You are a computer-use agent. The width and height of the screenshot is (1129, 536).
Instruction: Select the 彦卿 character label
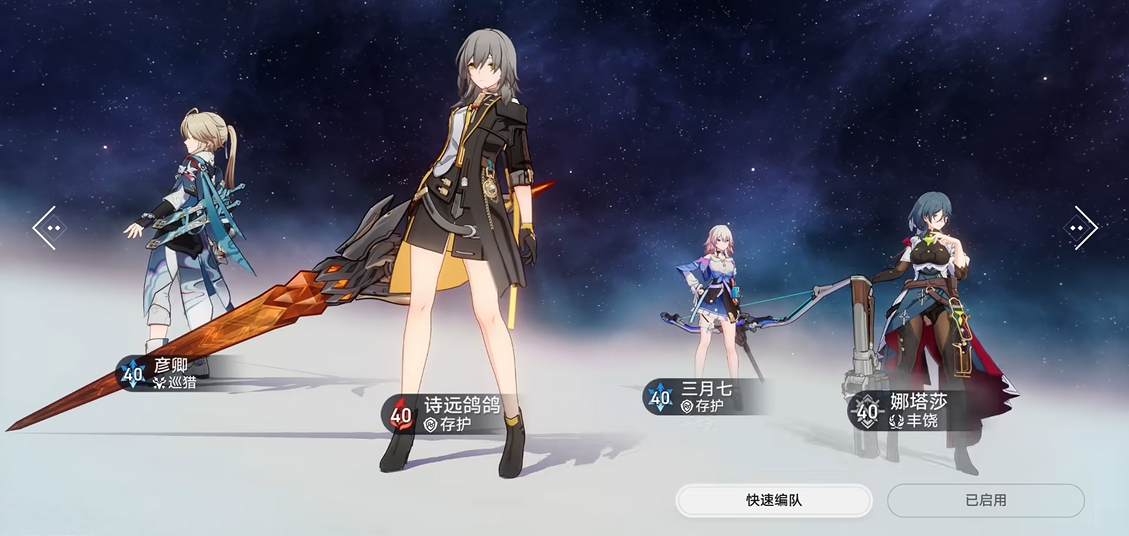pyautogui.click(x=165, y=373)
